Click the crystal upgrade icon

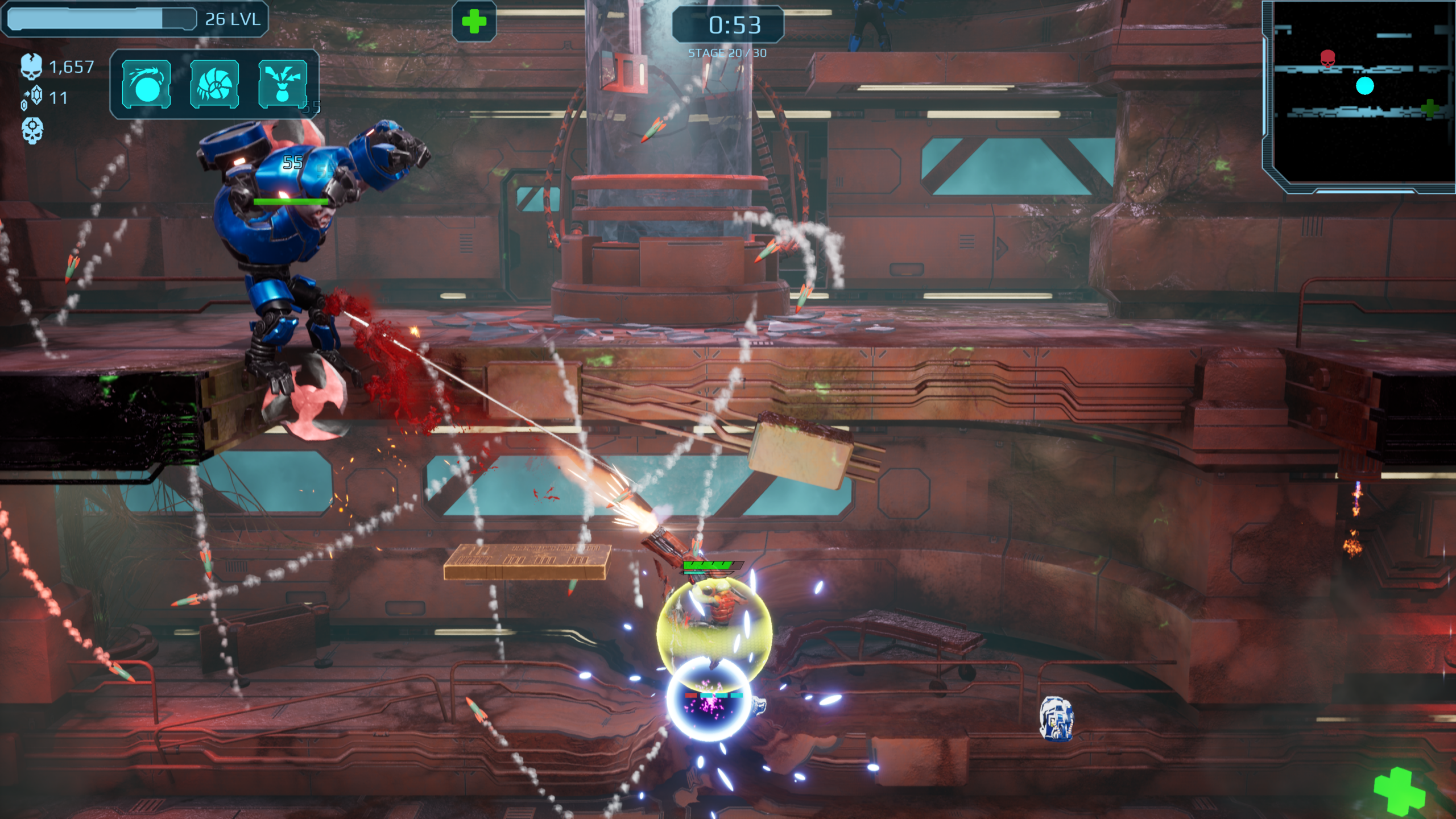point(33,97)
